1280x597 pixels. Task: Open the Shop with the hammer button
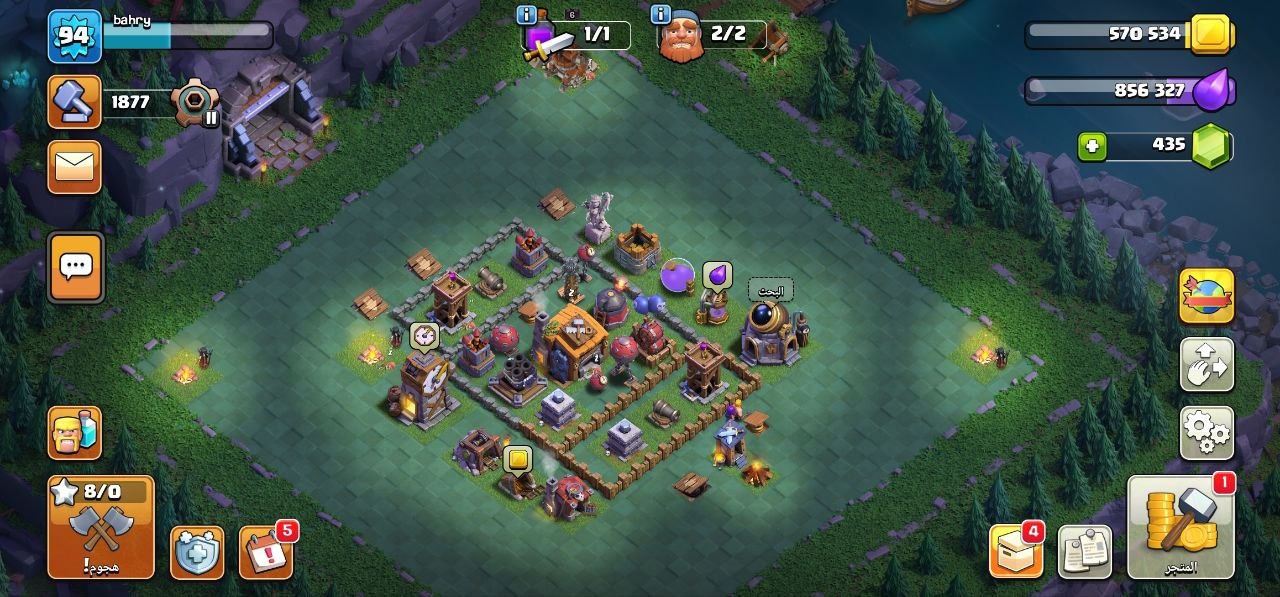click(x=1180, y=526)
